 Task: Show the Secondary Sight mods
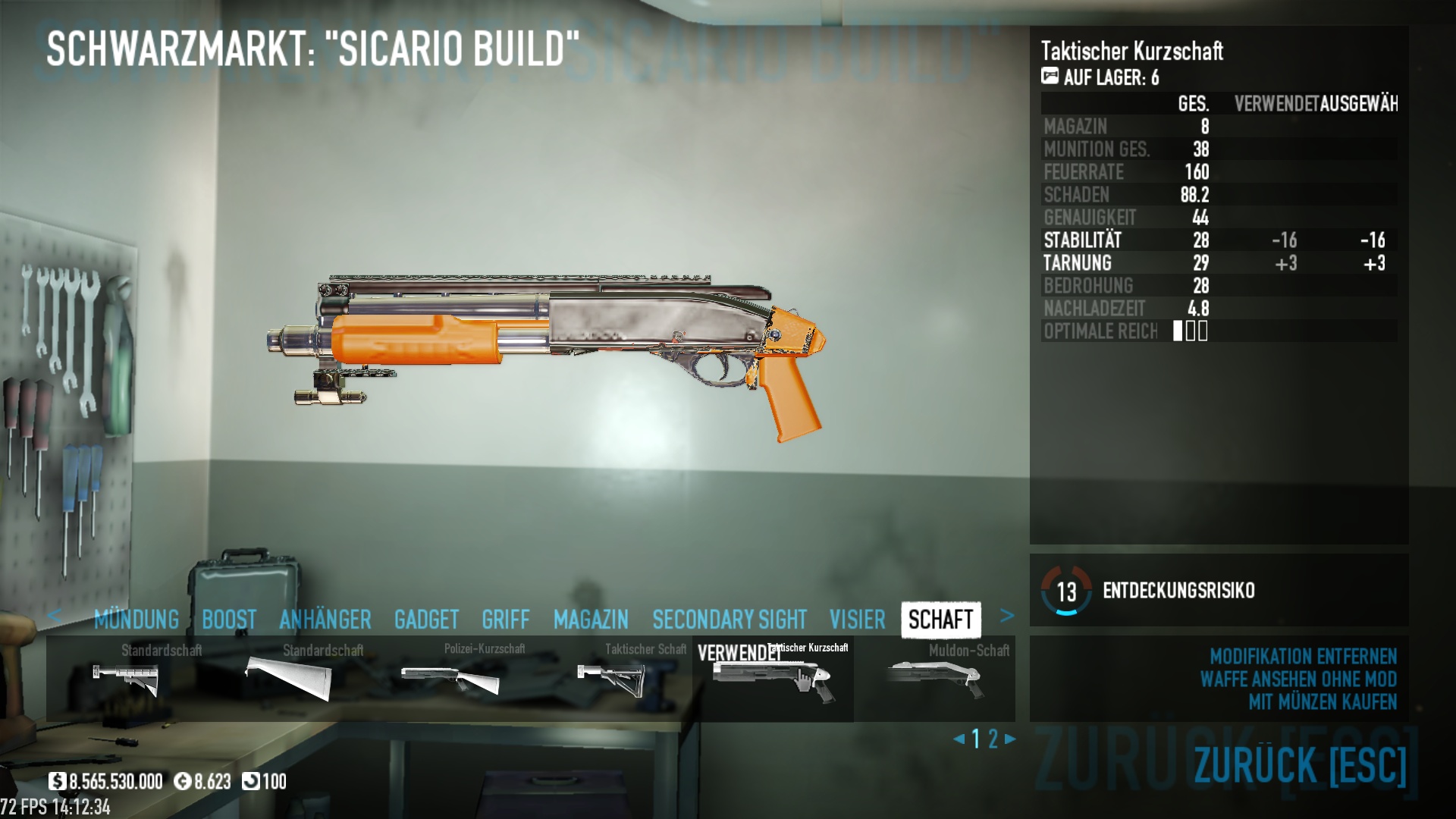click(730, 620)
